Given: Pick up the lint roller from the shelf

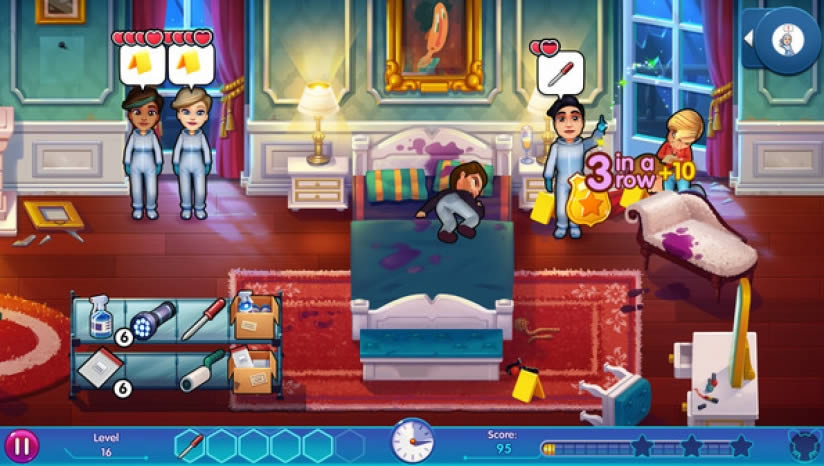Looking at the screenshot, I should pos(202,369).
